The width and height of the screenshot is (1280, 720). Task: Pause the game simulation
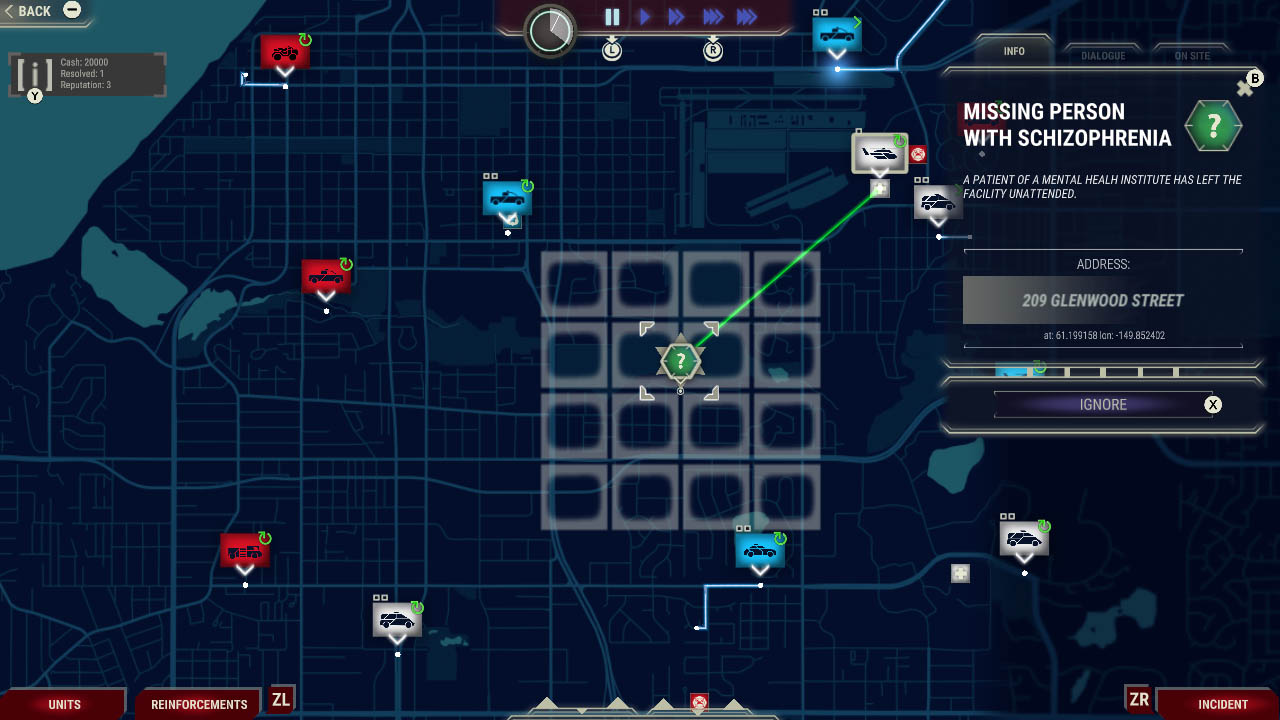[x=611, y=16]
